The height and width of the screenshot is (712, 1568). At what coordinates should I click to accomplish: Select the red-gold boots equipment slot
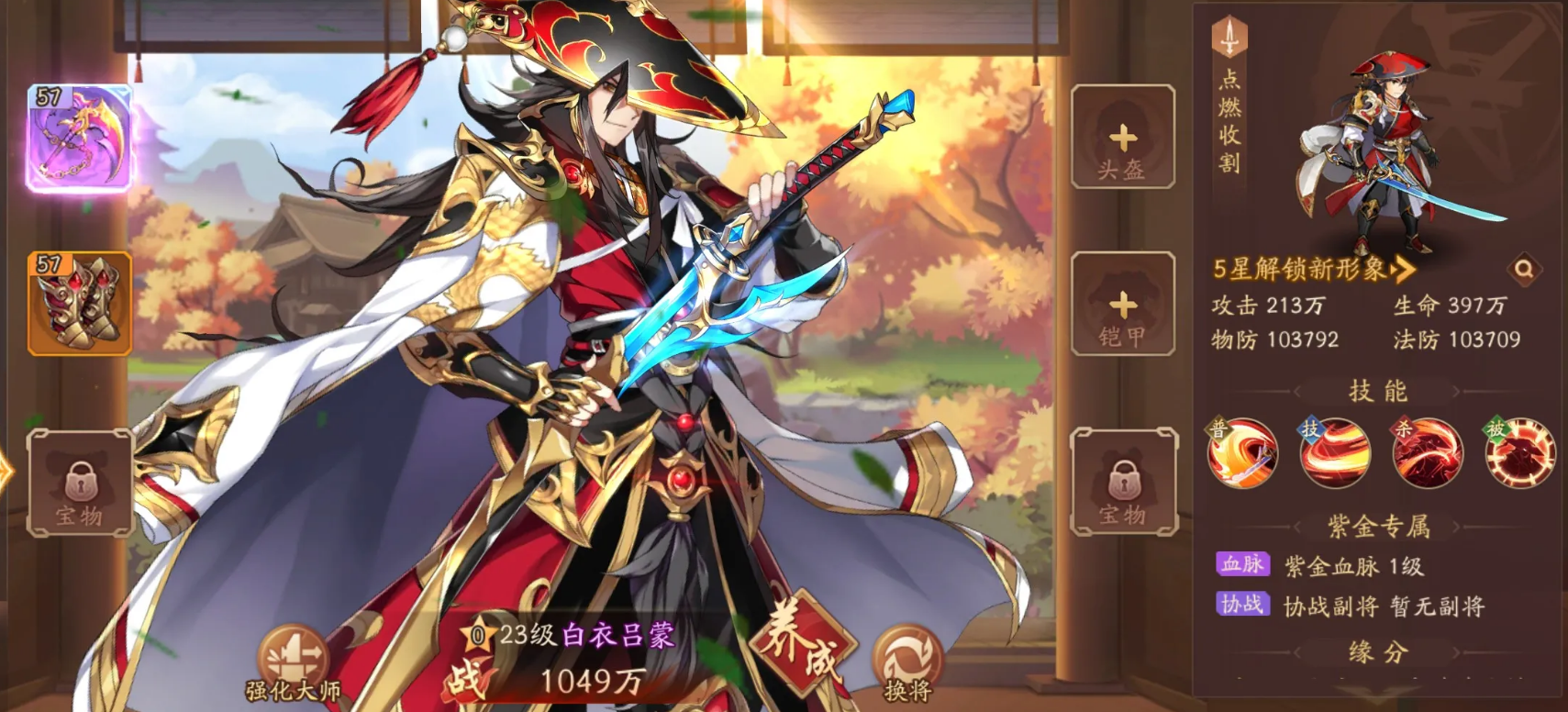pyautogui.click(x=80, y=304)
